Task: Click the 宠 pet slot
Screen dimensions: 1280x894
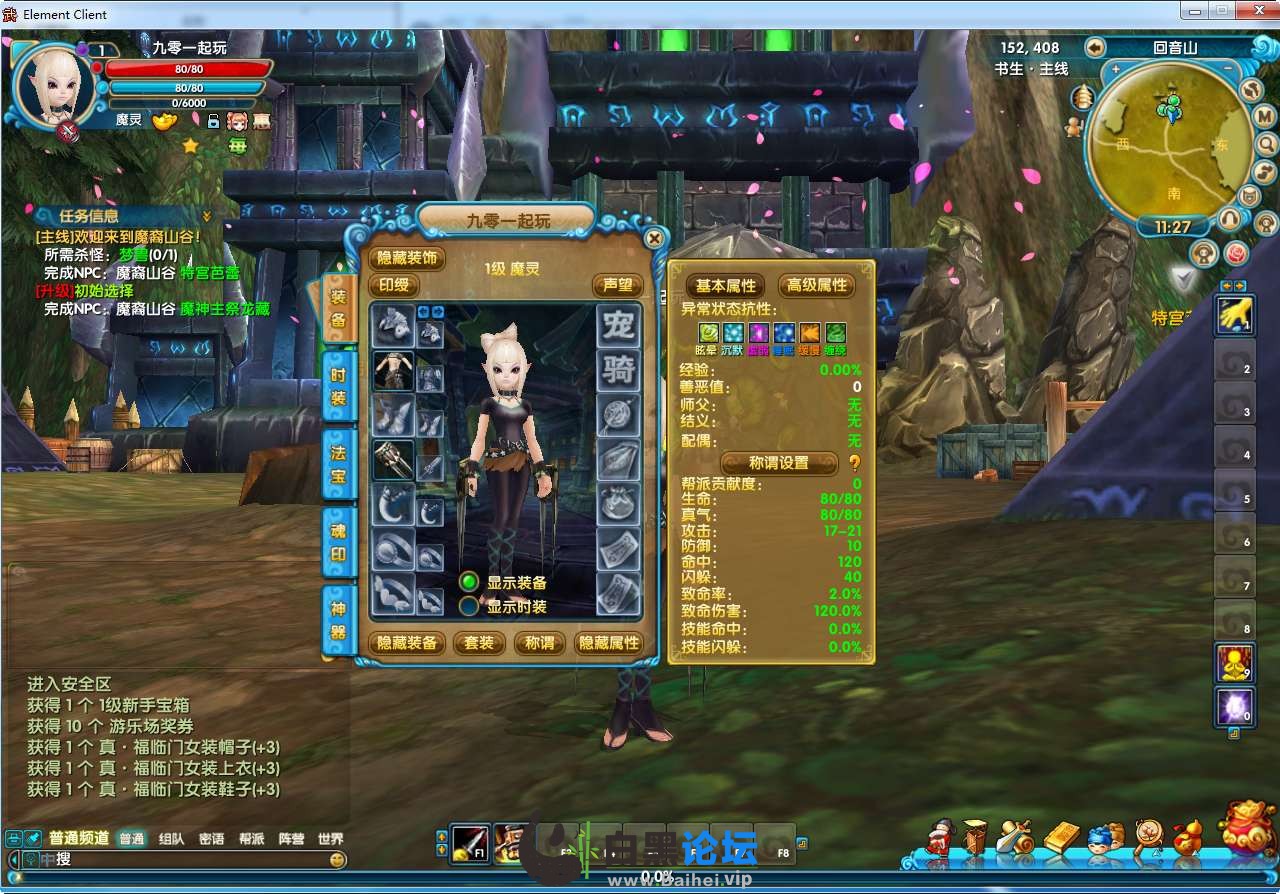Action: (618, 325)
